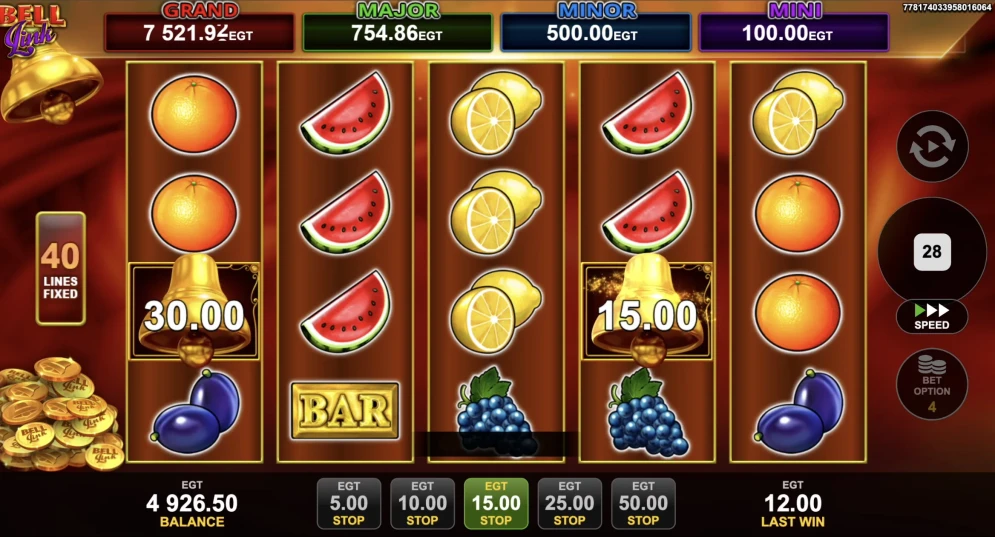This screenshot has height=537, width=995.
Task: Choose the 50.00 EGT bet button
Action: pyautogui.click(x=643, y=503)
